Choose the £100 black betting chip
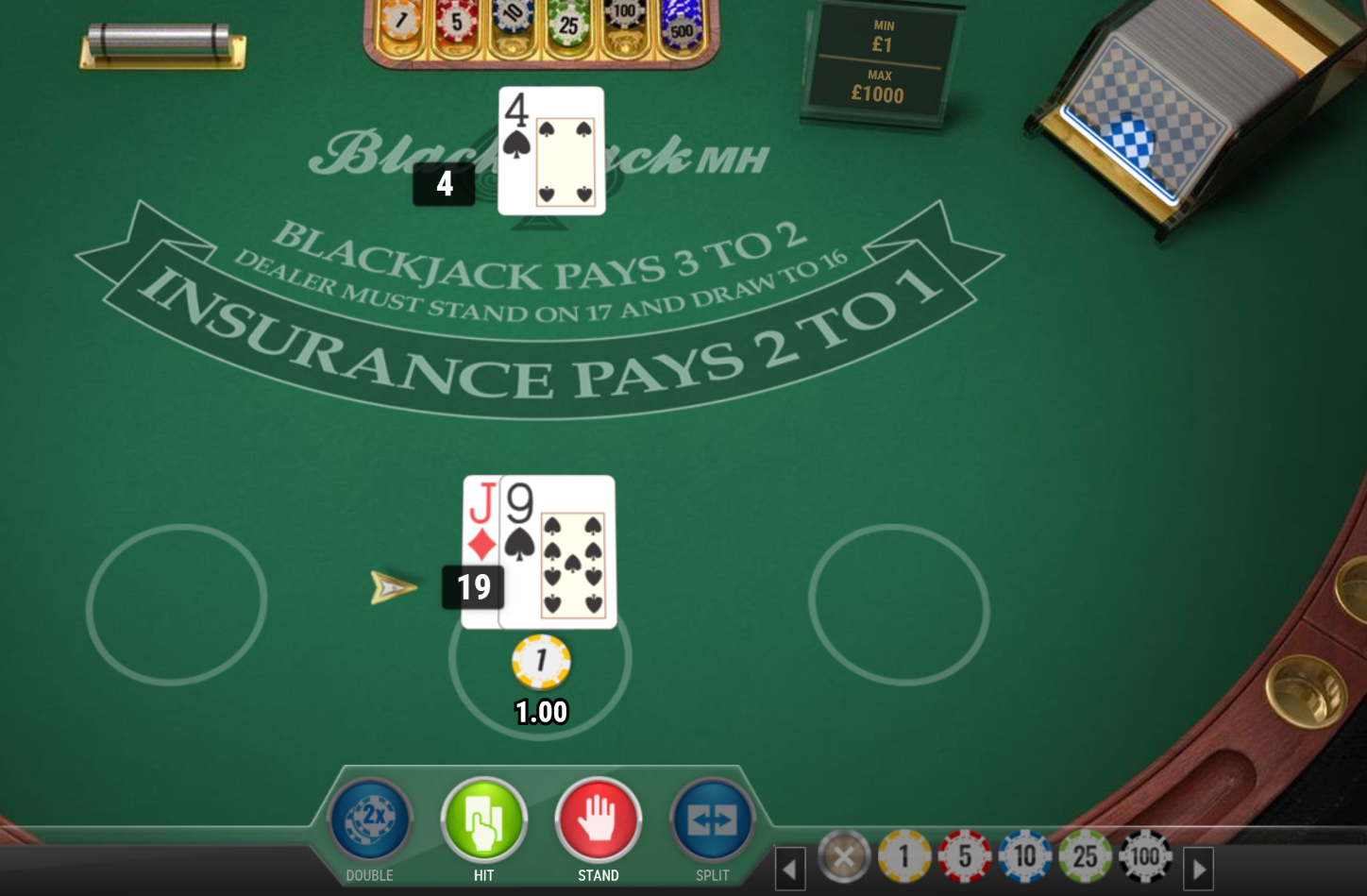The image size is (1367, 896). pyautogui.click(x=1145, y=855)
